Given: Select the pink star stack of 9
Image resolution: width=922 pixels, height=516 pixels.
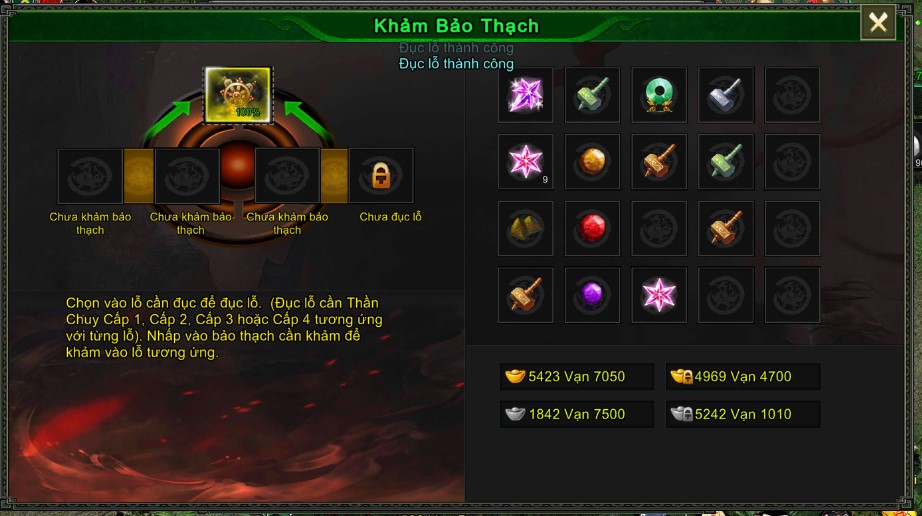Looking at the screenshot, I should [x=525, y=162].
